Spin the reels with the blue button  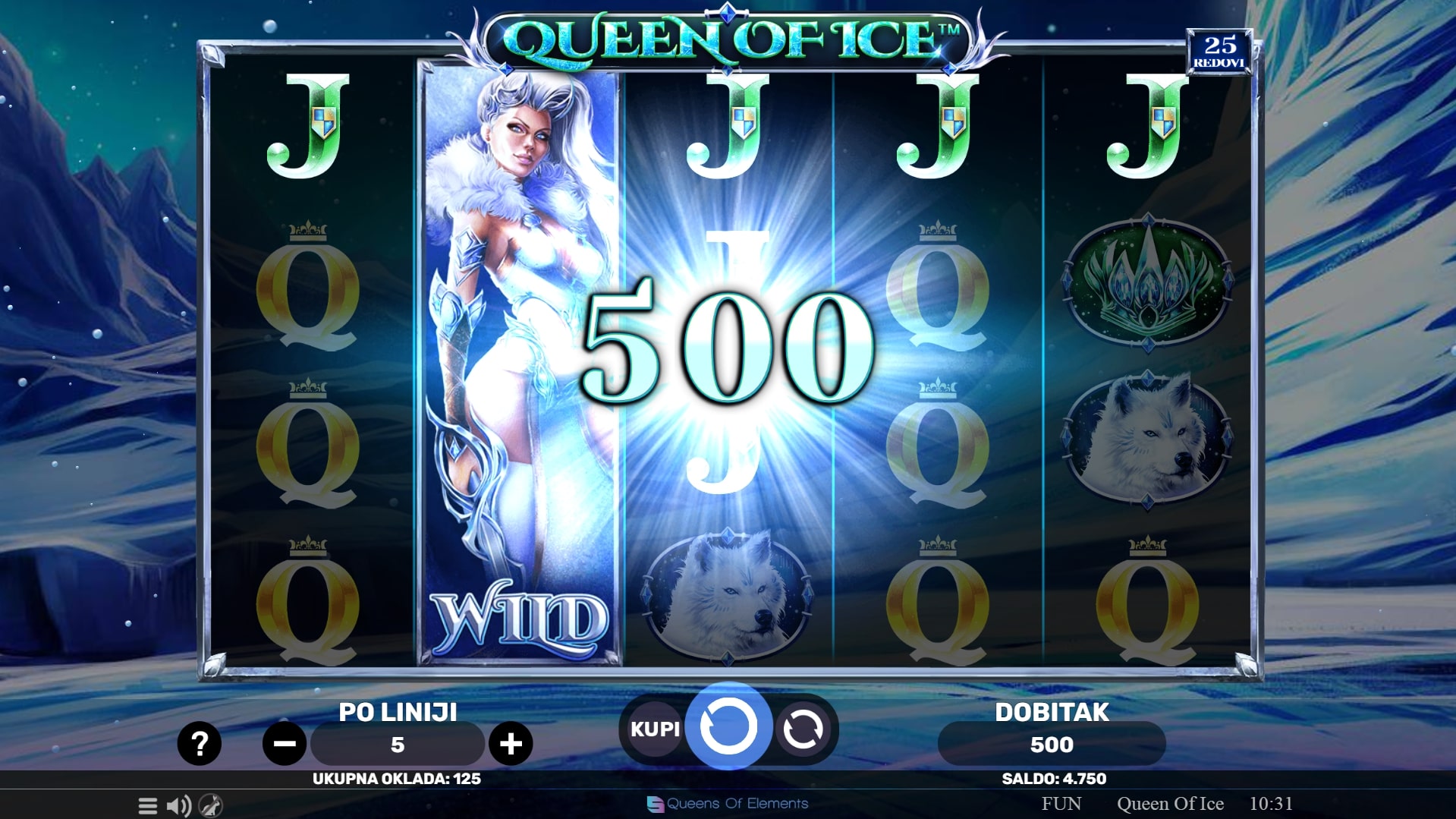coord(728,727)
